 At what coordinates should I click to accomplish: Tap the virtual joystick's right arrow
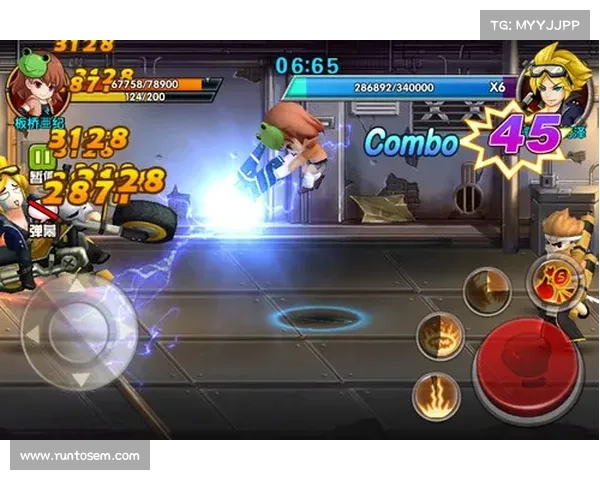point(124,331)
